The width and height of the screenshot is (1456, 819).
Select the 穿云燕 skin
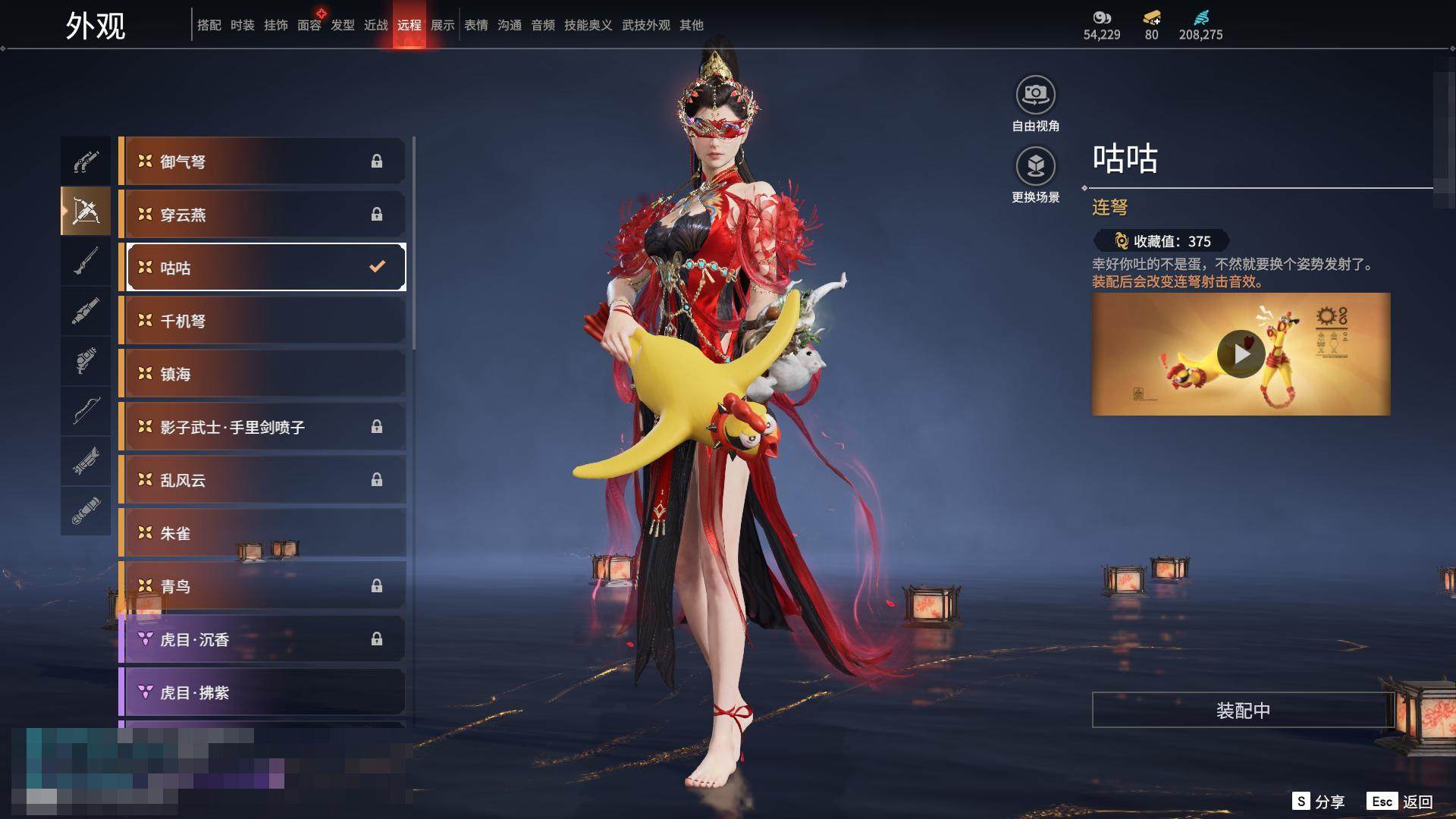tap(262, 215)
